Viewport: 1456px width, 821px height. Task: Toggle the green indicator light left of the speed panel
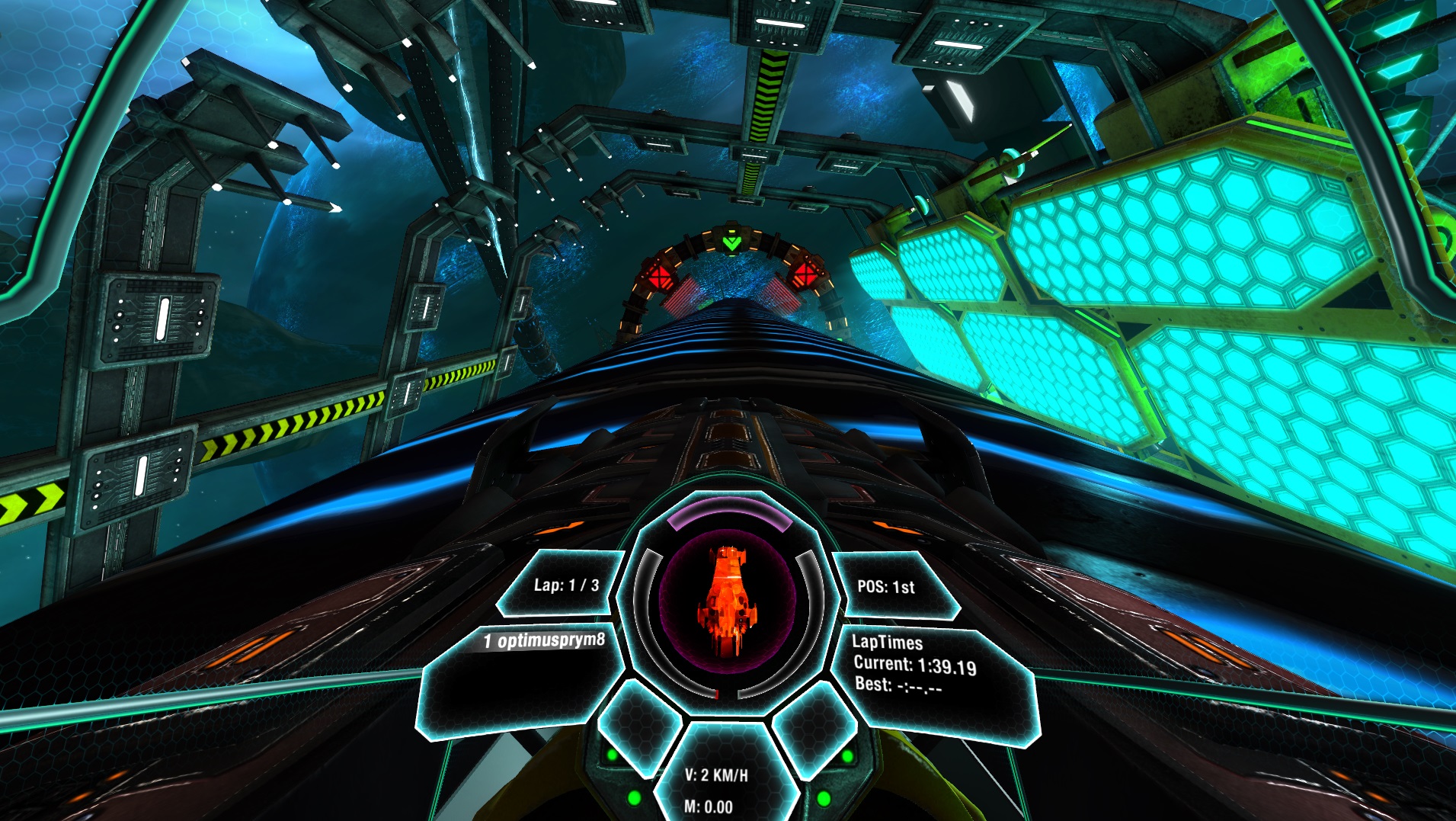coord(633,797)
